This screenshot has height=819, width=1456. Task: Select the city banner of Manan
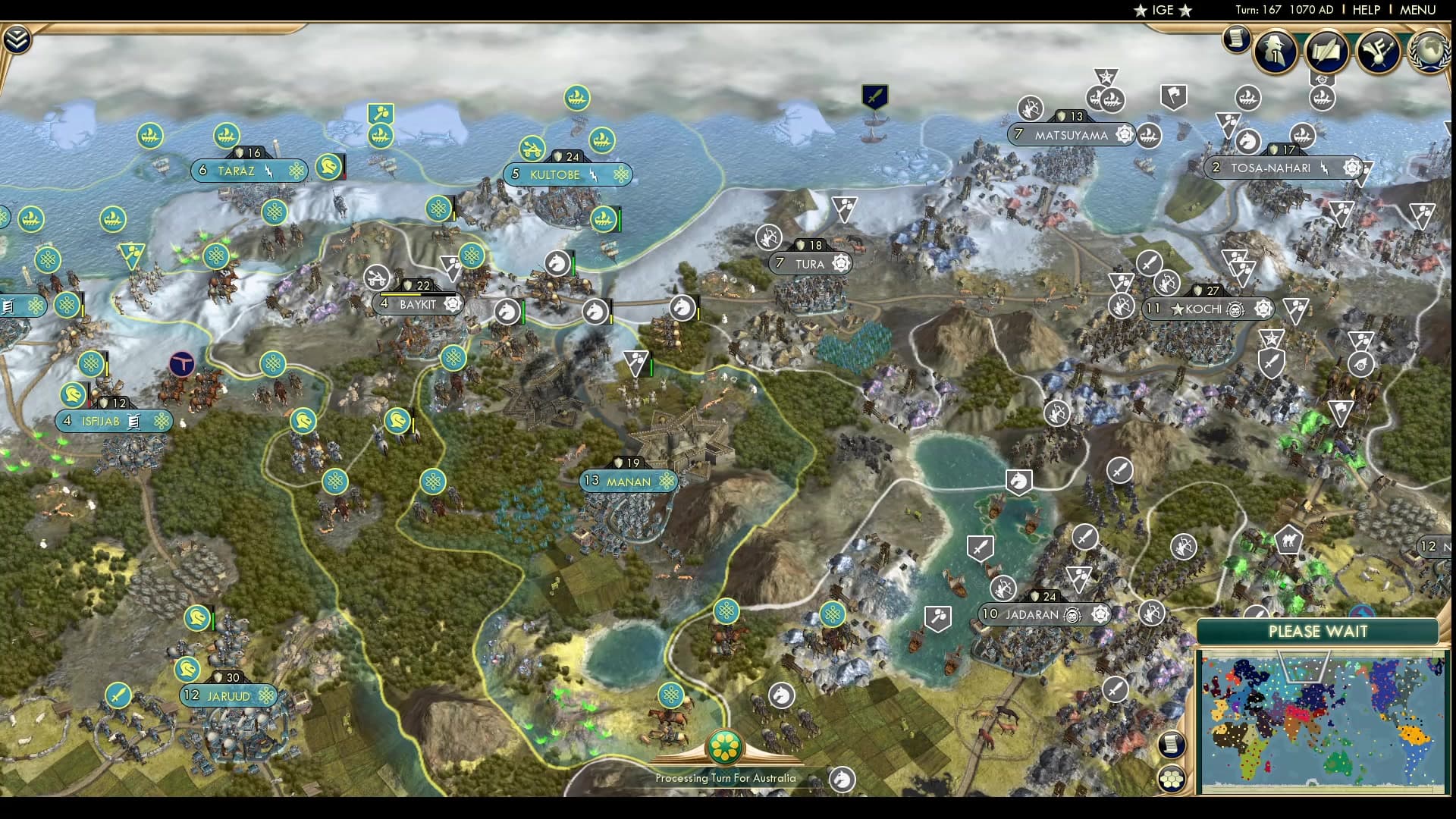pyautogui.click(x=627, y=481)
